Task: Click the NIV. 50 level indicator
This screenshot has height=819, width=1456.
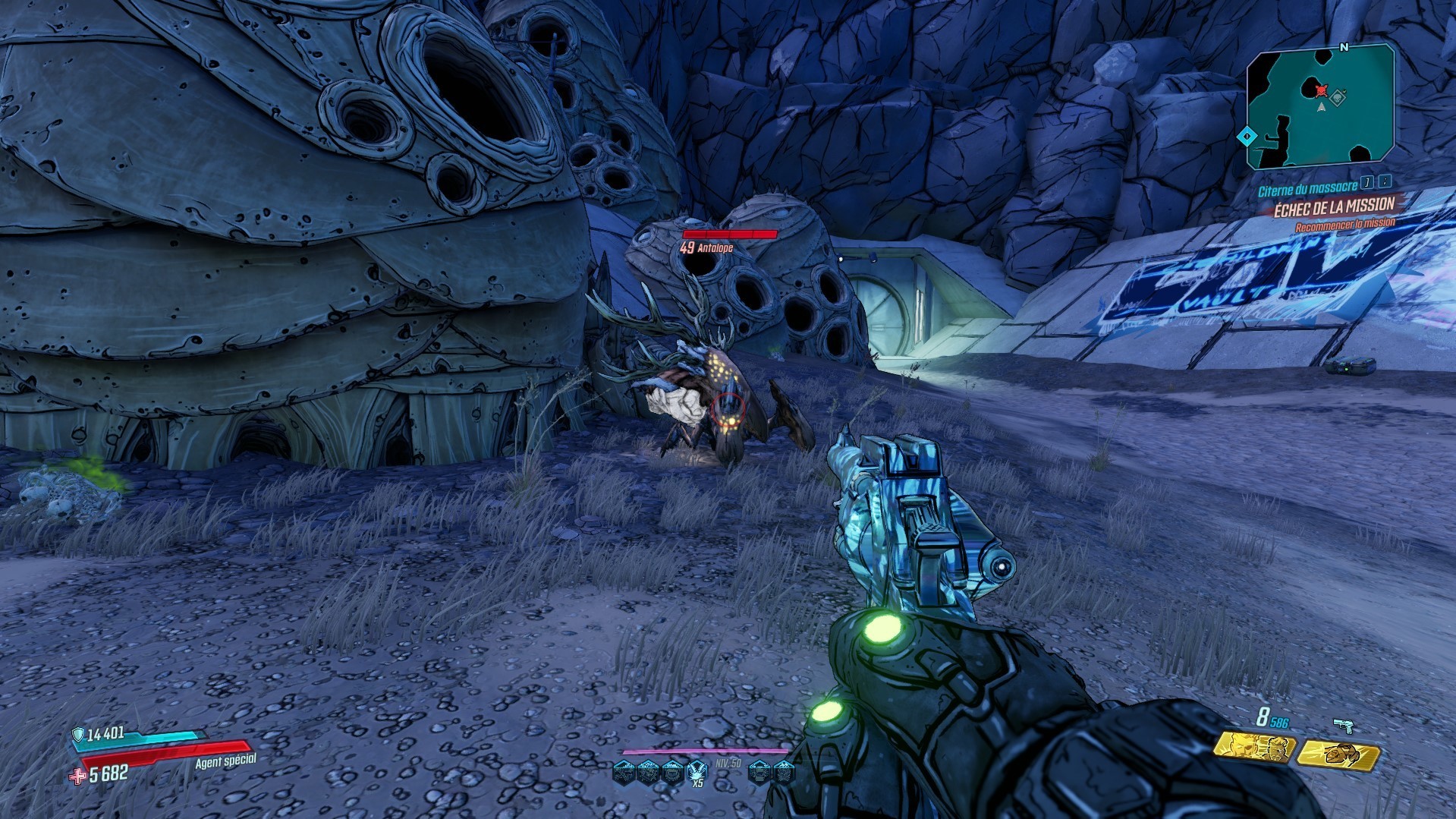Action: point(727,764)
